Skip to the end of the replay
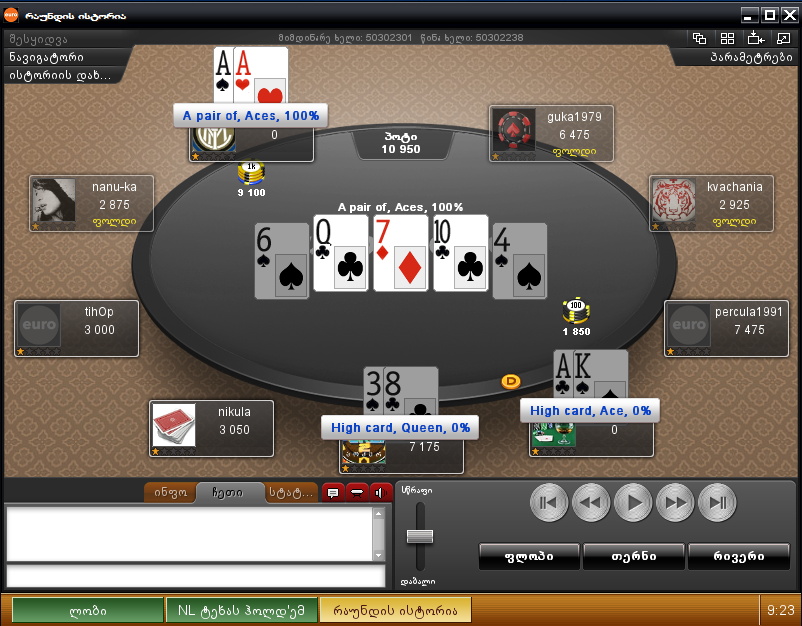 pyautogui.click(x=716, y=501)
